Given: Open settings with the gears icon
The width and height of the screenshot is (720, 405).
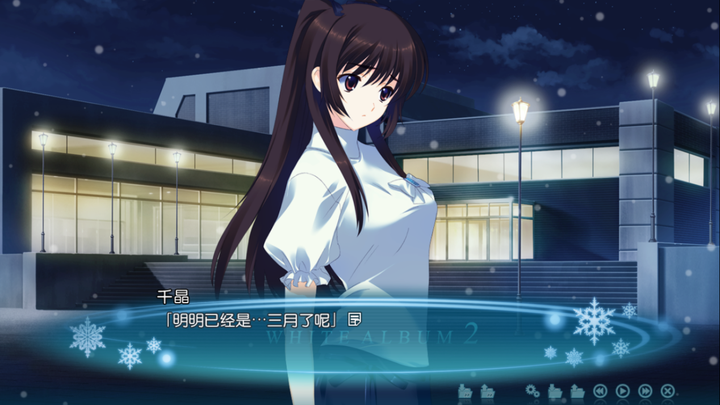Looking at the screenshot, I should click(533, 390).
